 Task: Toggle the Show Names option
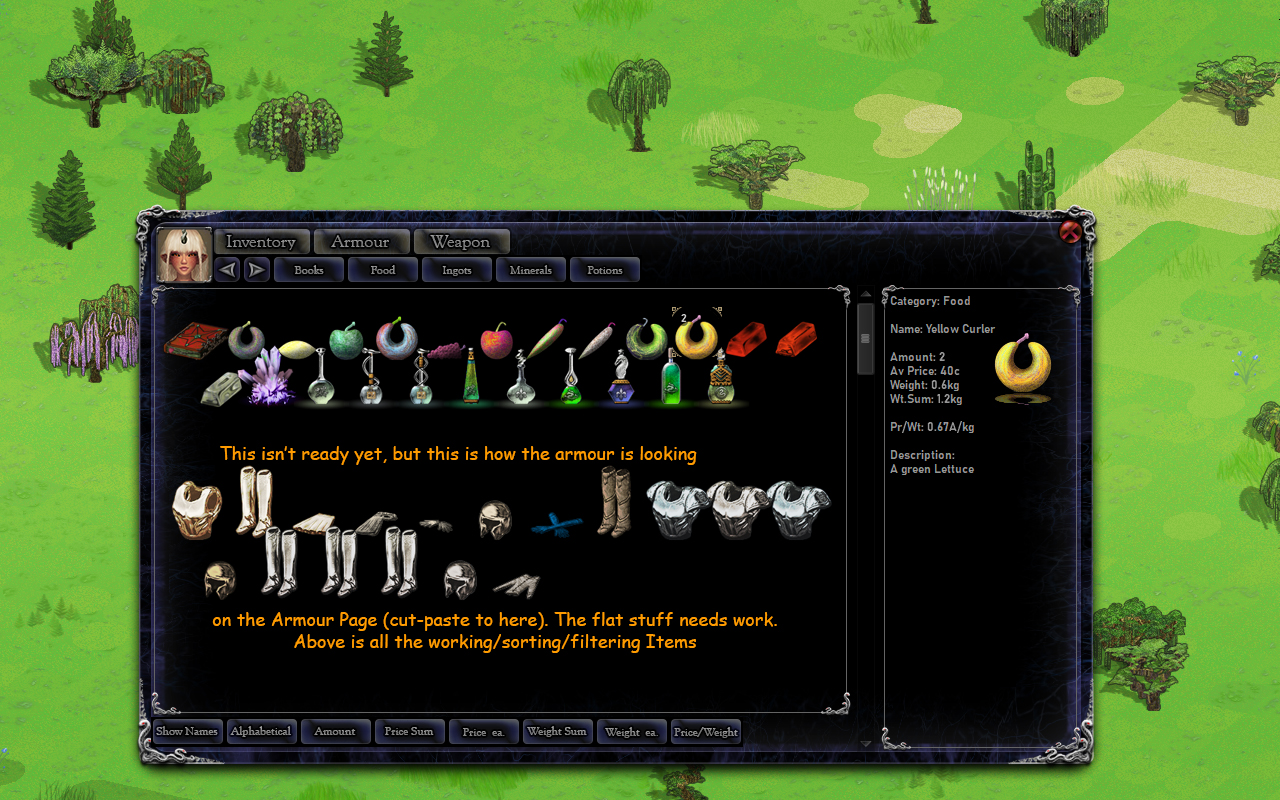point(186,731)
